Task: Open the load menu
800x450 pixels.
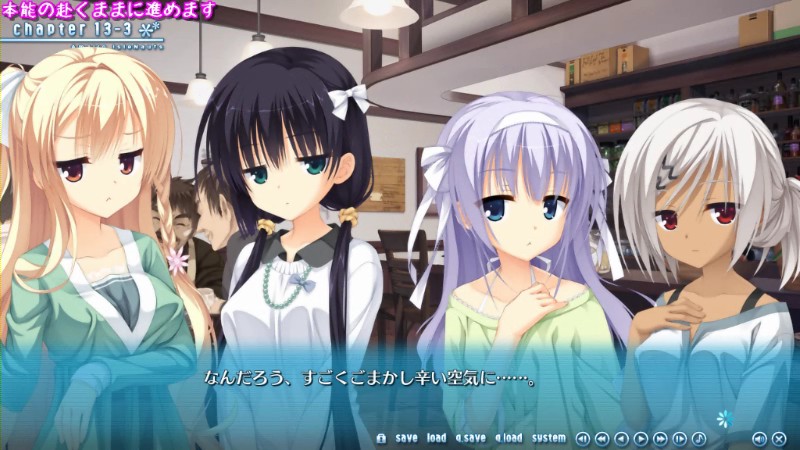Action: (436, 438)
